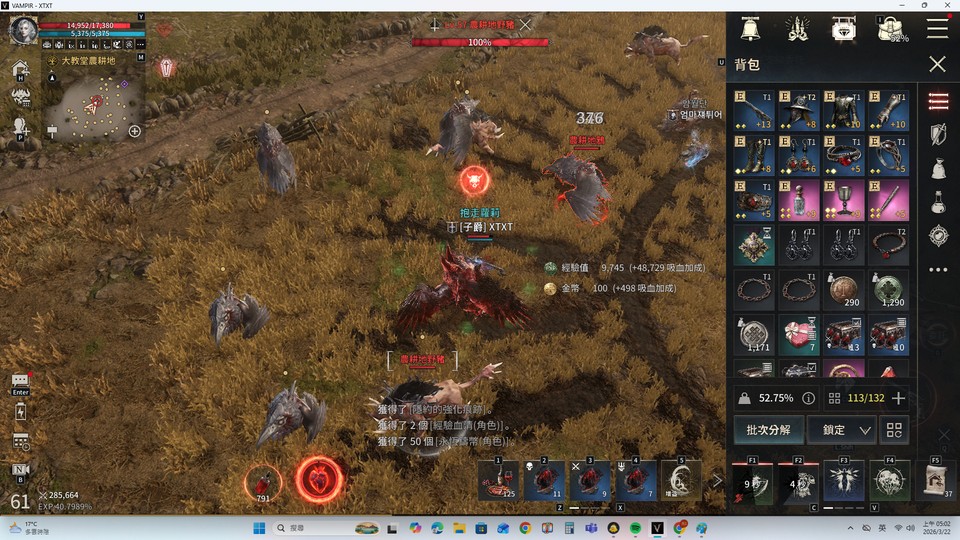Screen dimensions: 960x540
Task: Click the character portrait
Action: point(23,31)
